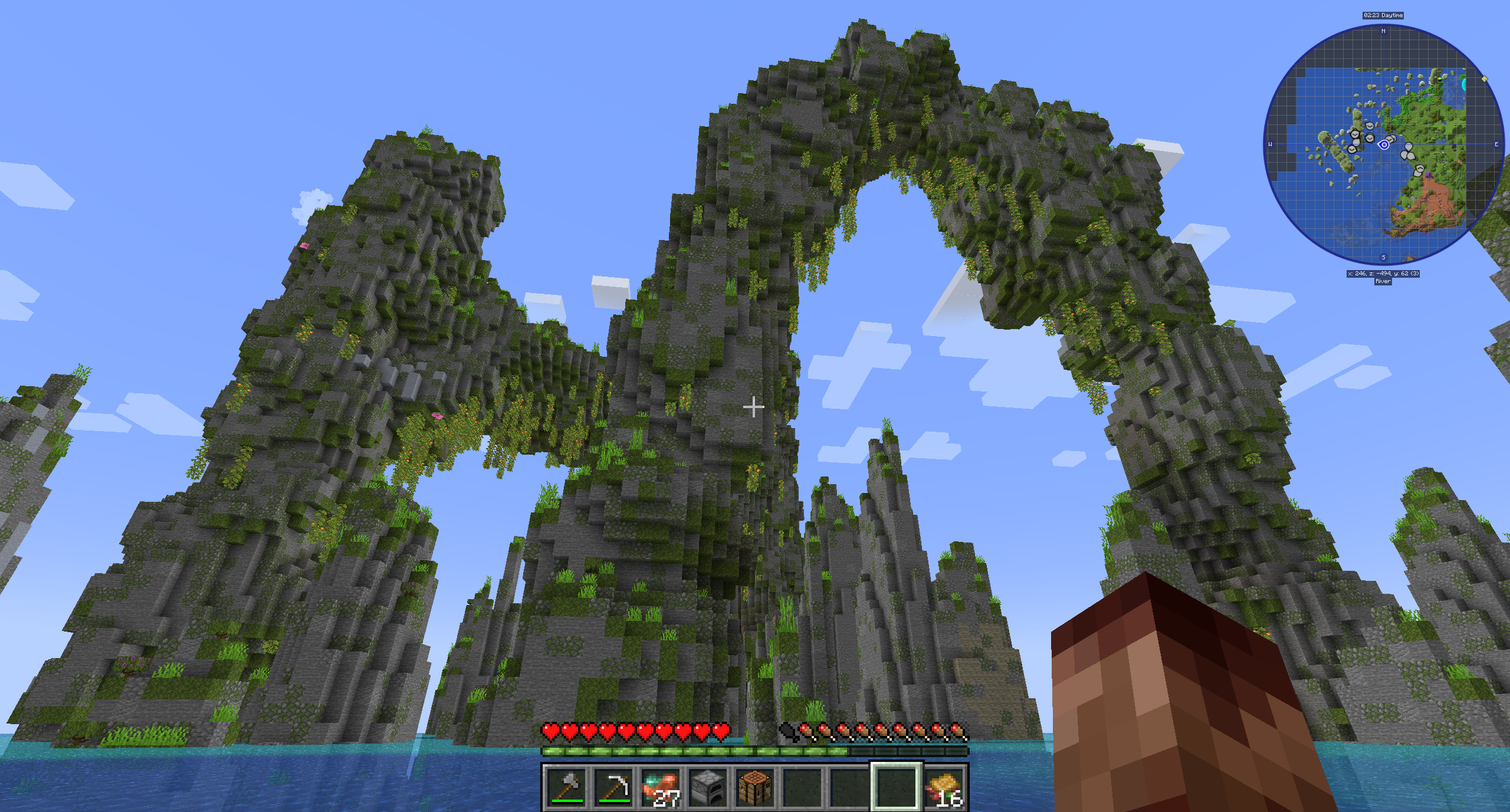Click the blue player marker on minimap
The width and height of the screenshot is (1510, 812).
[1384, 144]
